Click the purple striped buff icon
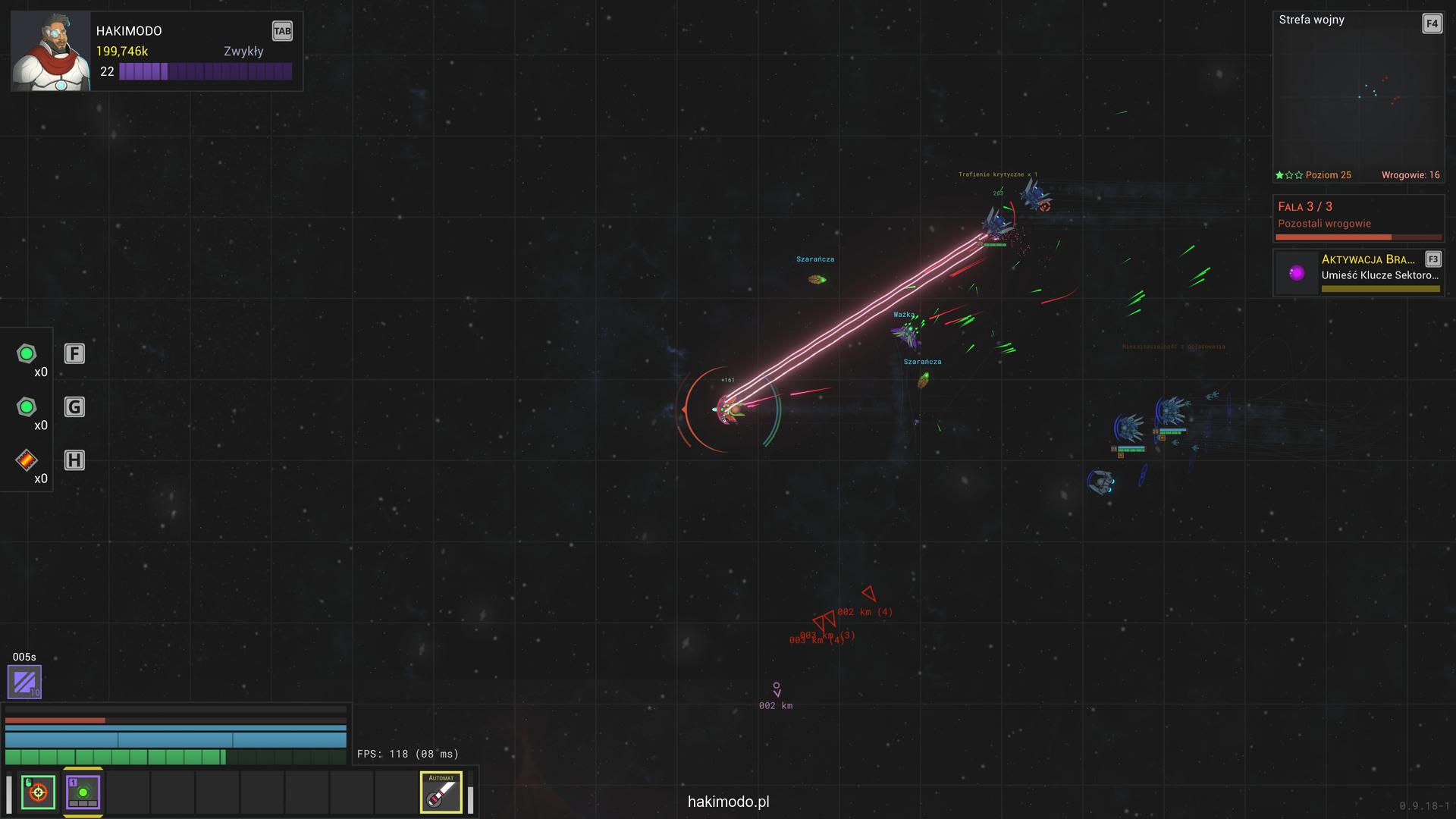1456x819 pixels. [24, 681]
